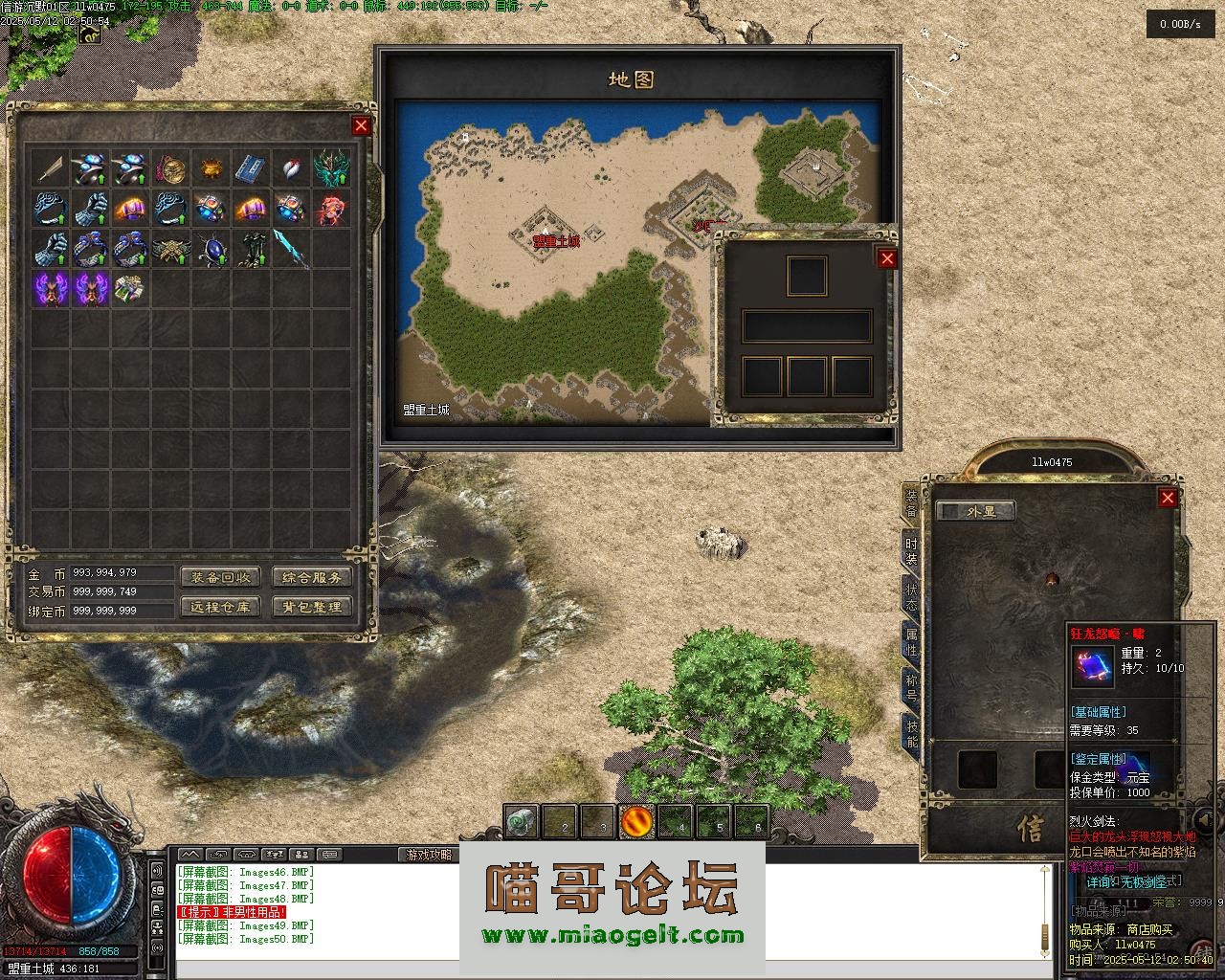The image size is (1225, 980).
Task: Toggle the 外显 appearance display option
Action: (974, 511)
